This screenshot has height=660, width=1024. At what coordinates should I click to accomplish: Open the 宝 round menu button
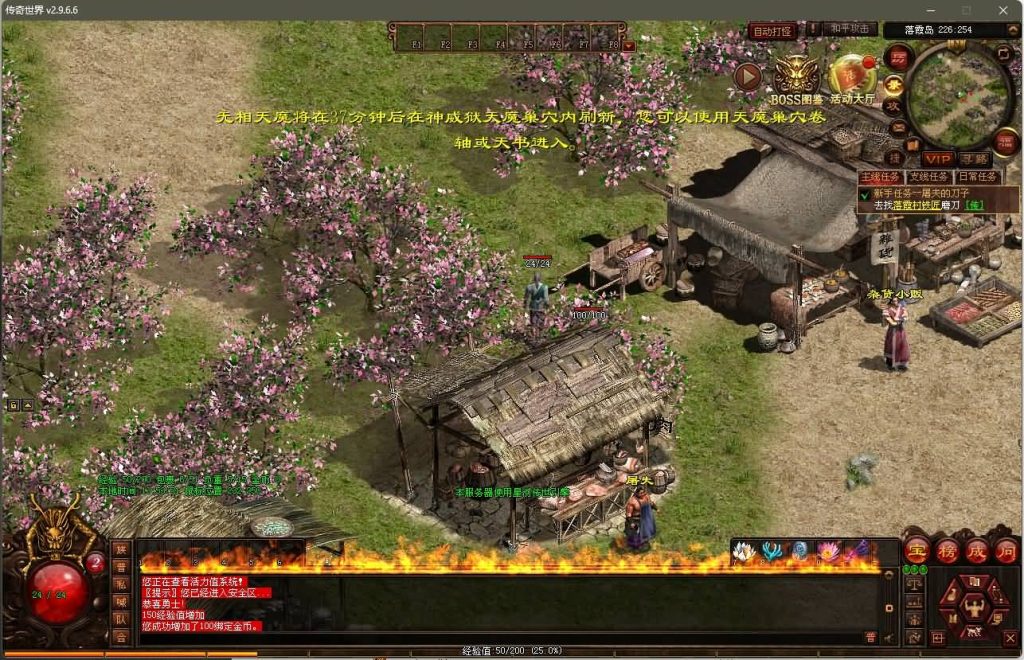click(x=917, y=551)
